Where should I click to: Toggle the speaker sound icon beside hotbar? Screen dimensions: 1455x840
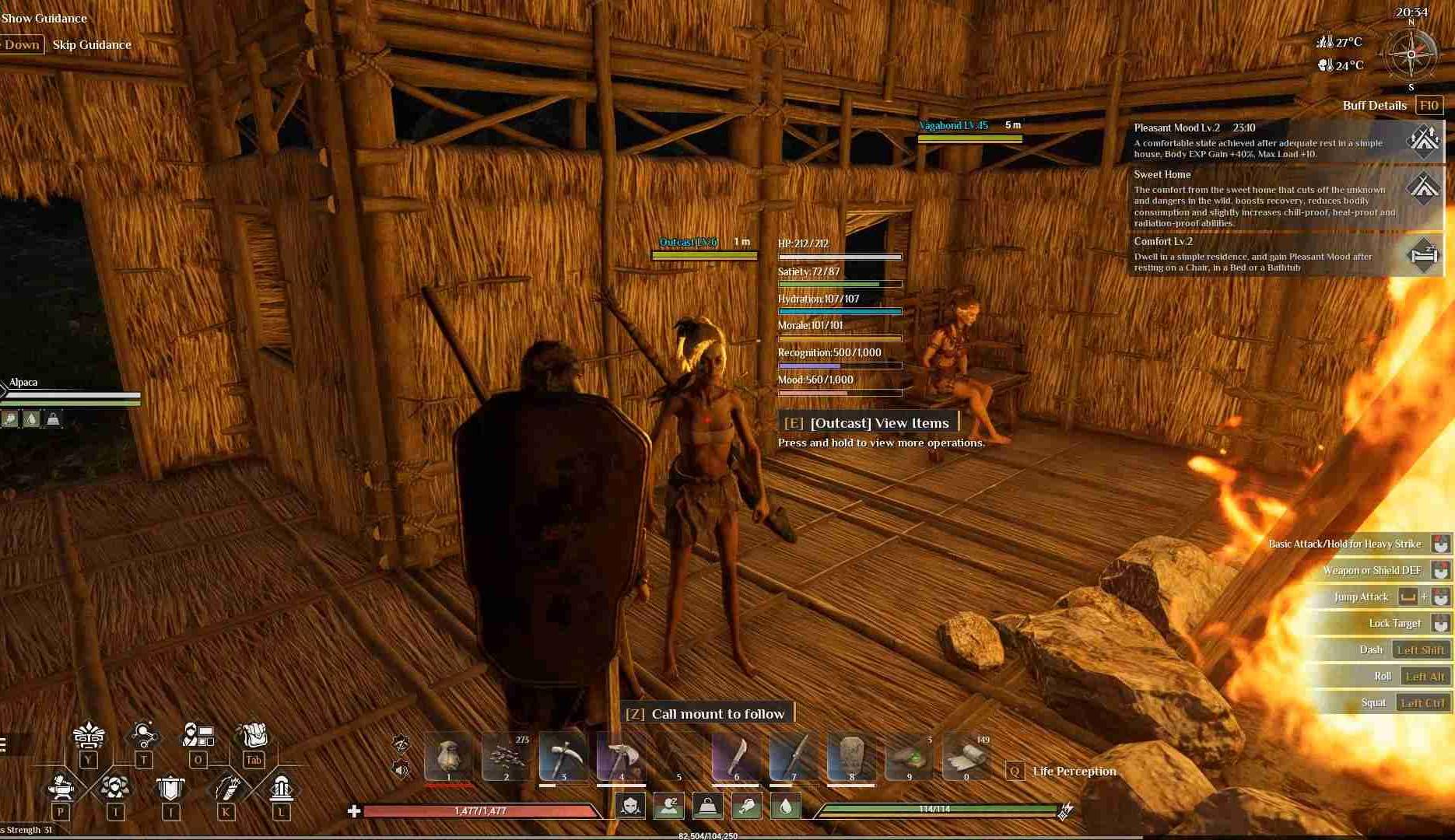click(401, 770)
